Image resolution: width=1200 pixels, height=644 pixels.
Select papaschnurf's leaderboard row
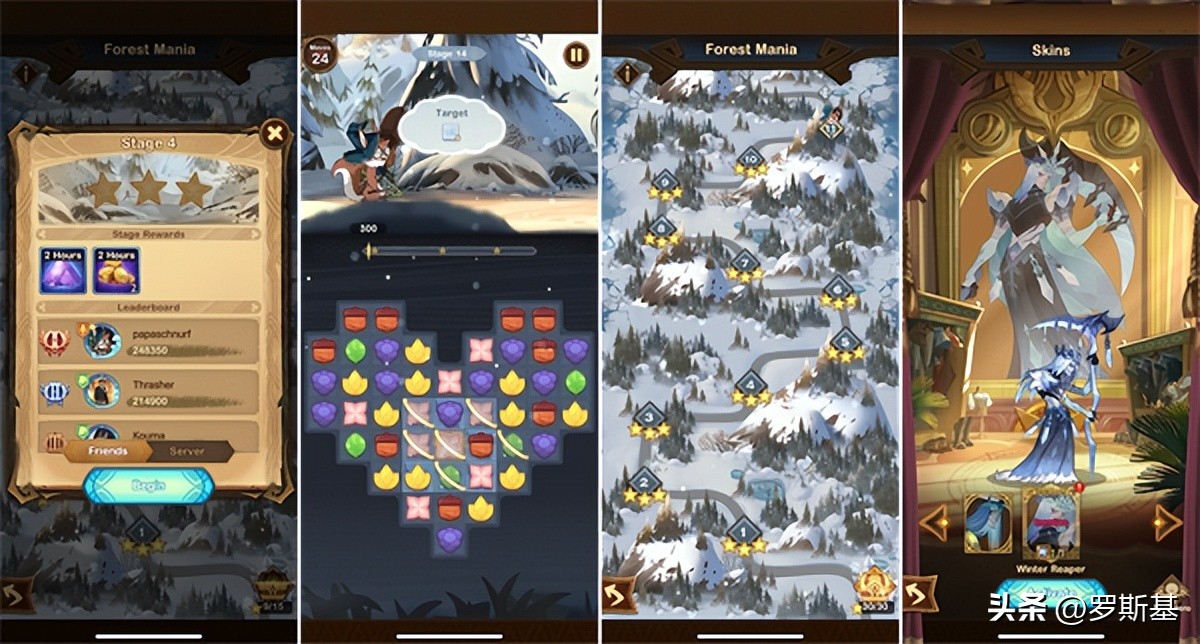148,341
